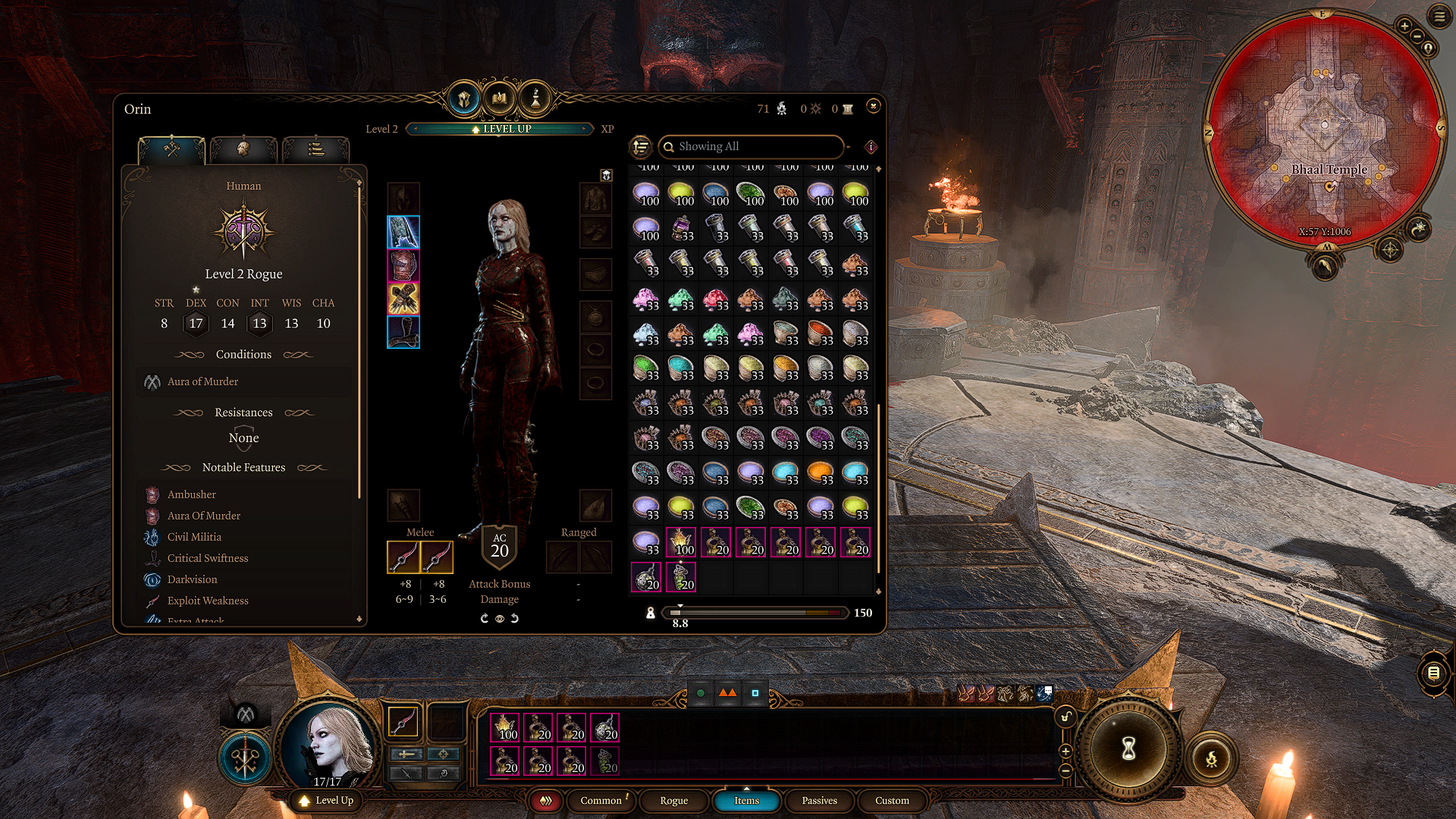Switch to the Items tab
This screenshot has height=819, width=1456.
click(x=746, y=801)
